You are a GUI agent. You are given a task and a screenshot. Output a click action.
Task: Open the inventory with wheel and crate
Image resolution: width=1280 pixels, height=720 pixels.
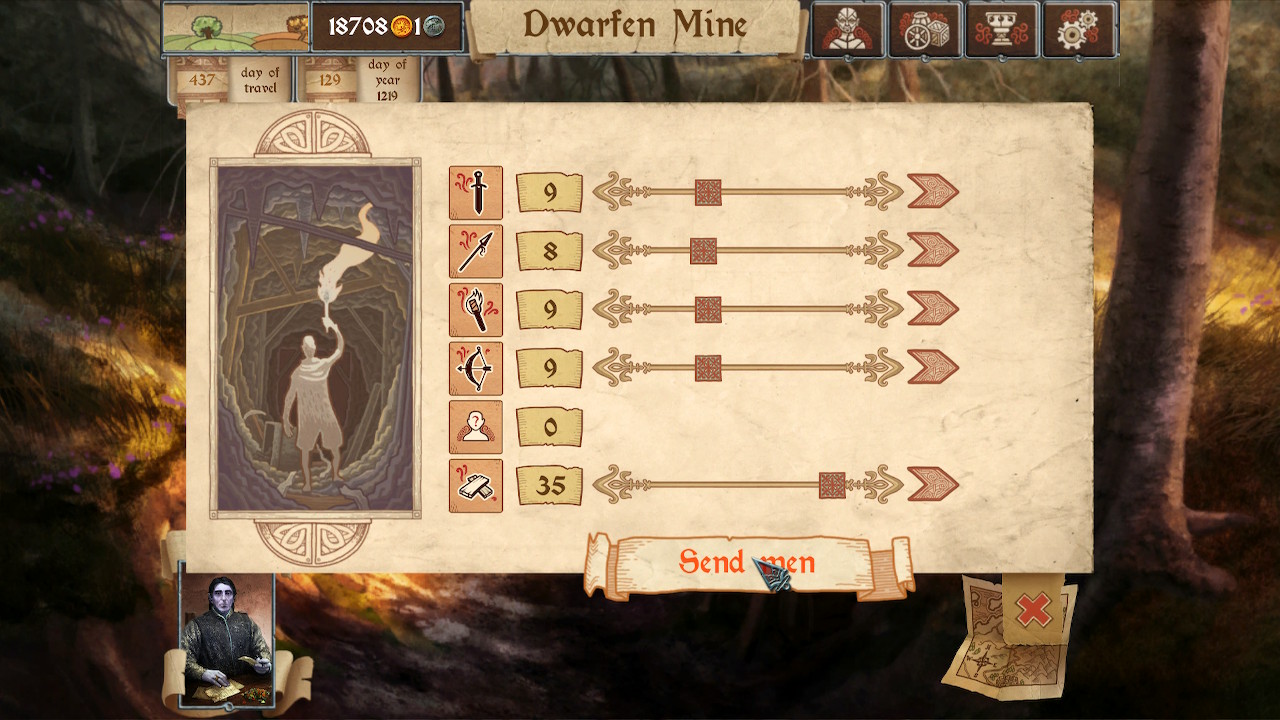coord(927,29)
